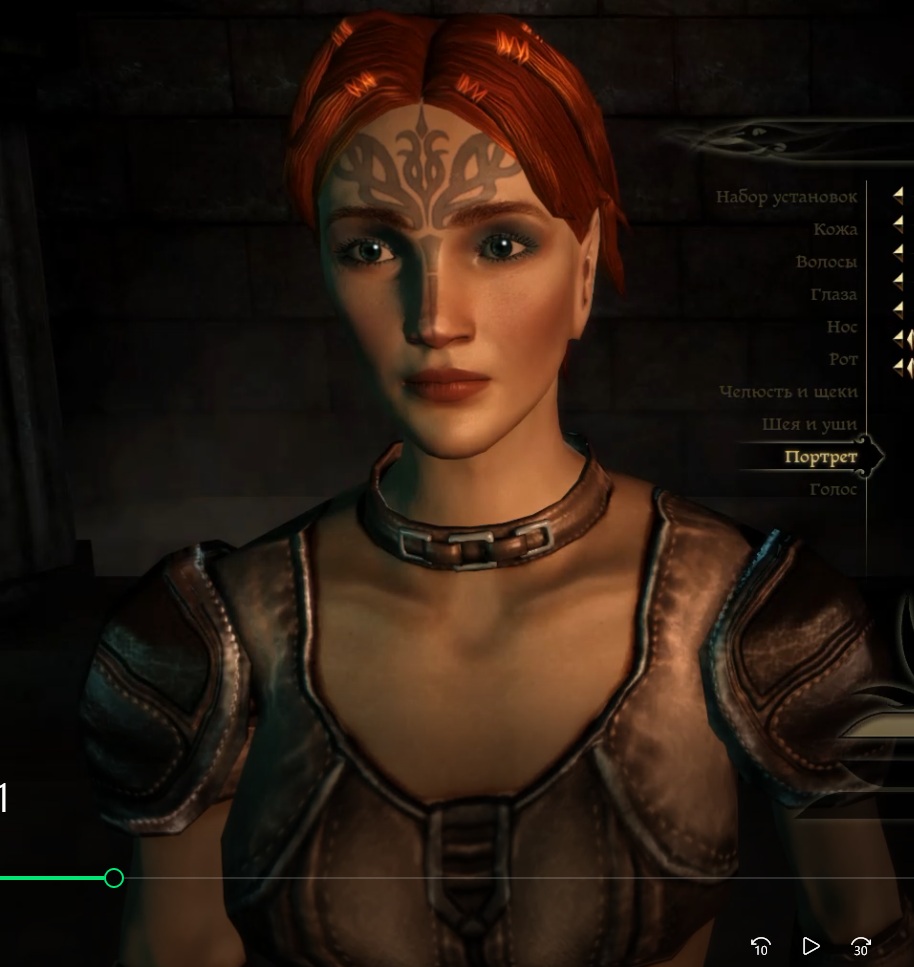Choose the Шея и уши category
Screen dimensions: 914x967
[x=809, y=425]
